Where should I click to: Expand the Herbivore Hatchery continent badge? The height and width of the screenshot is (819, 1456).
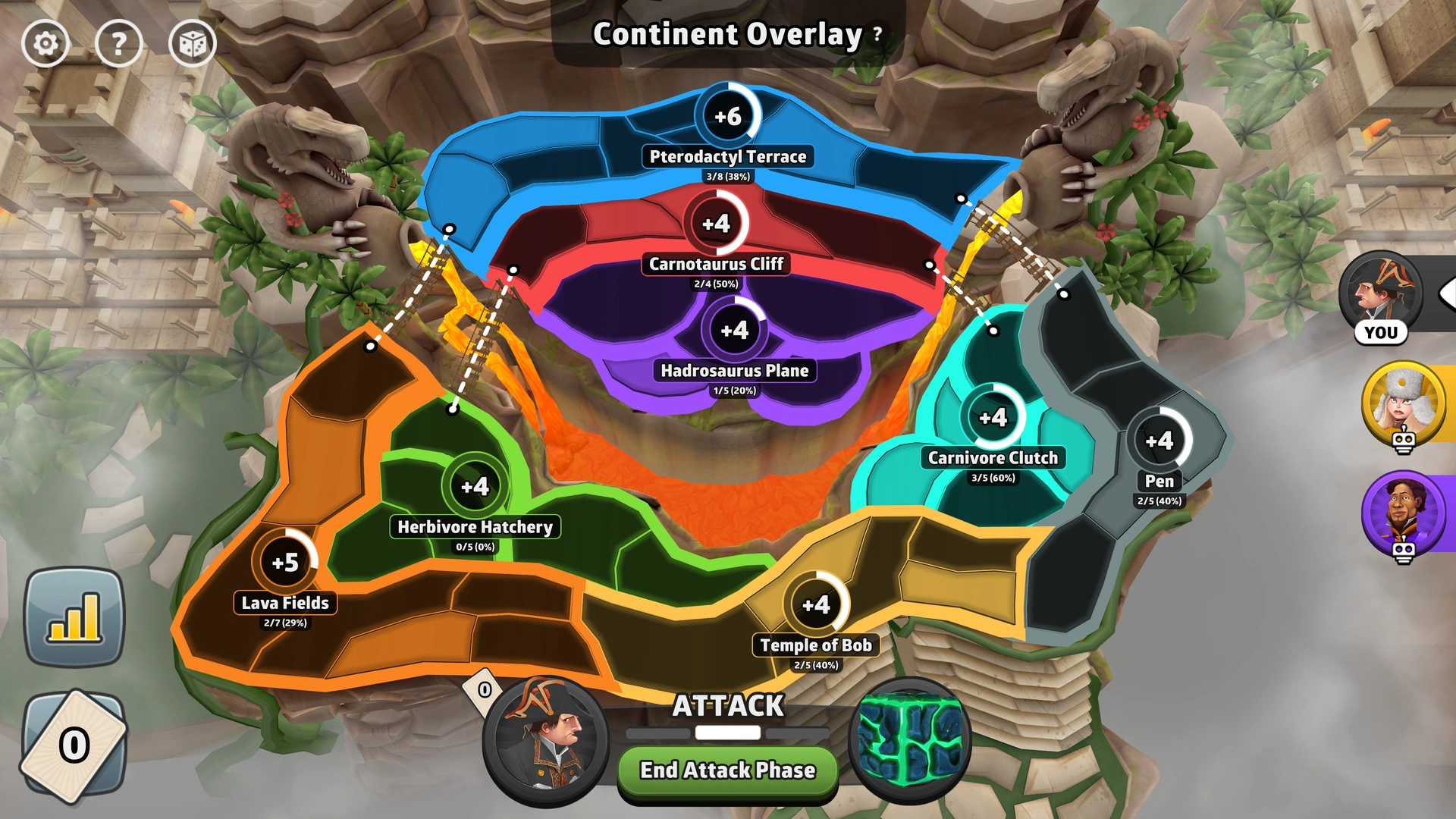(476, 486)
